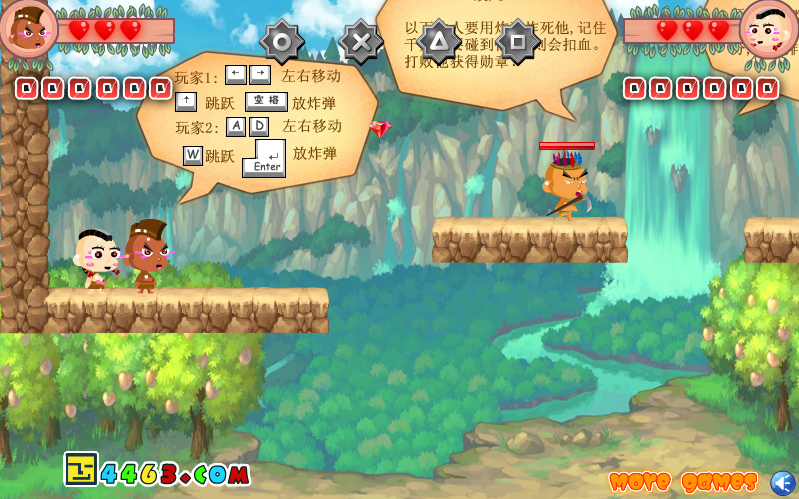Viewport: 799px width, 499px height.
Task: Select the X symbol gear button
Action: pyautogui.click(x=361, y=42)
